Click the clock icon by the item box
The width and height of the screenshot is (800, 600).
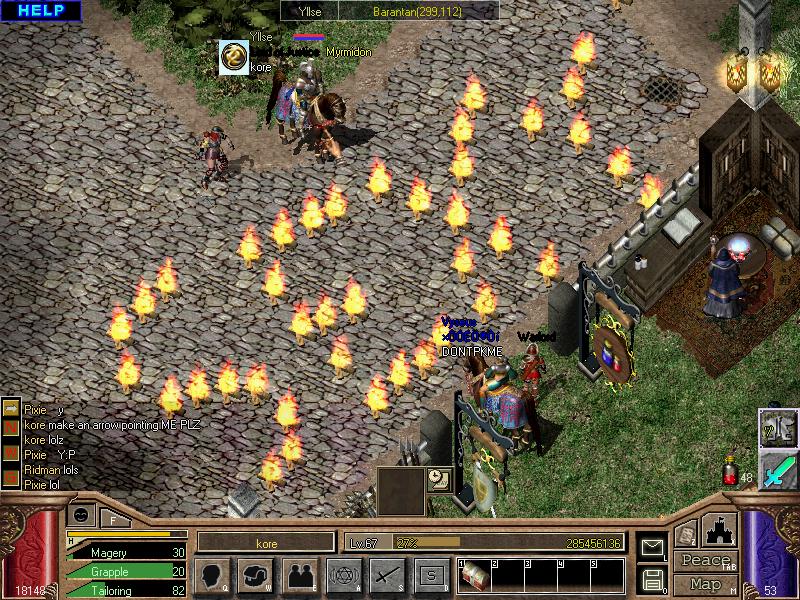pyautogui.click(x=439, y=477)
